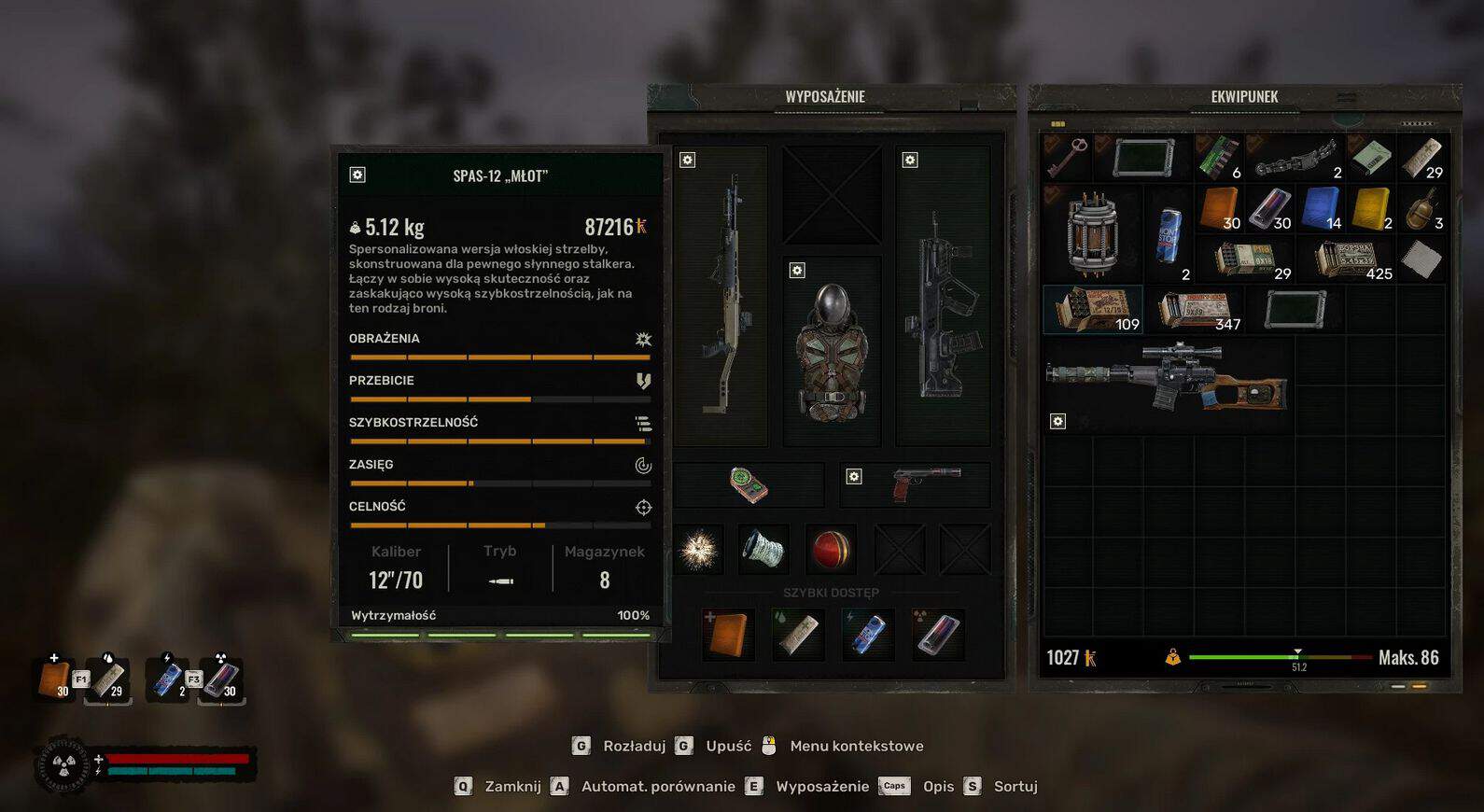Click the grenade in inventory
This screenshot has height=812, width=1484.
pyautogui.click(x=1421, y=207)
